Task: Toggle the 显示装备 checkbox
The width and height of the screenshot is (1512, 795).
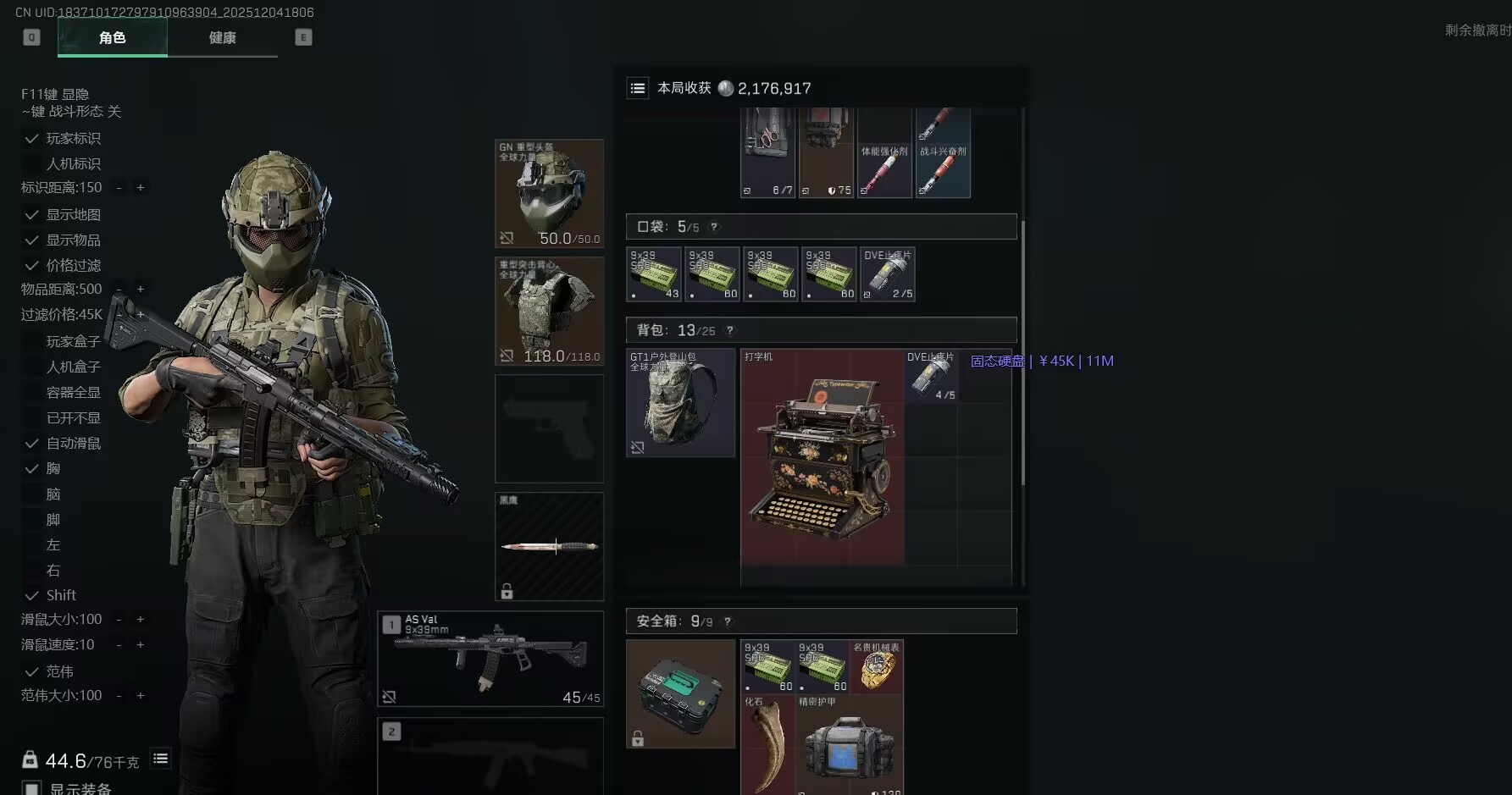Action: click(x=32, y=788)
